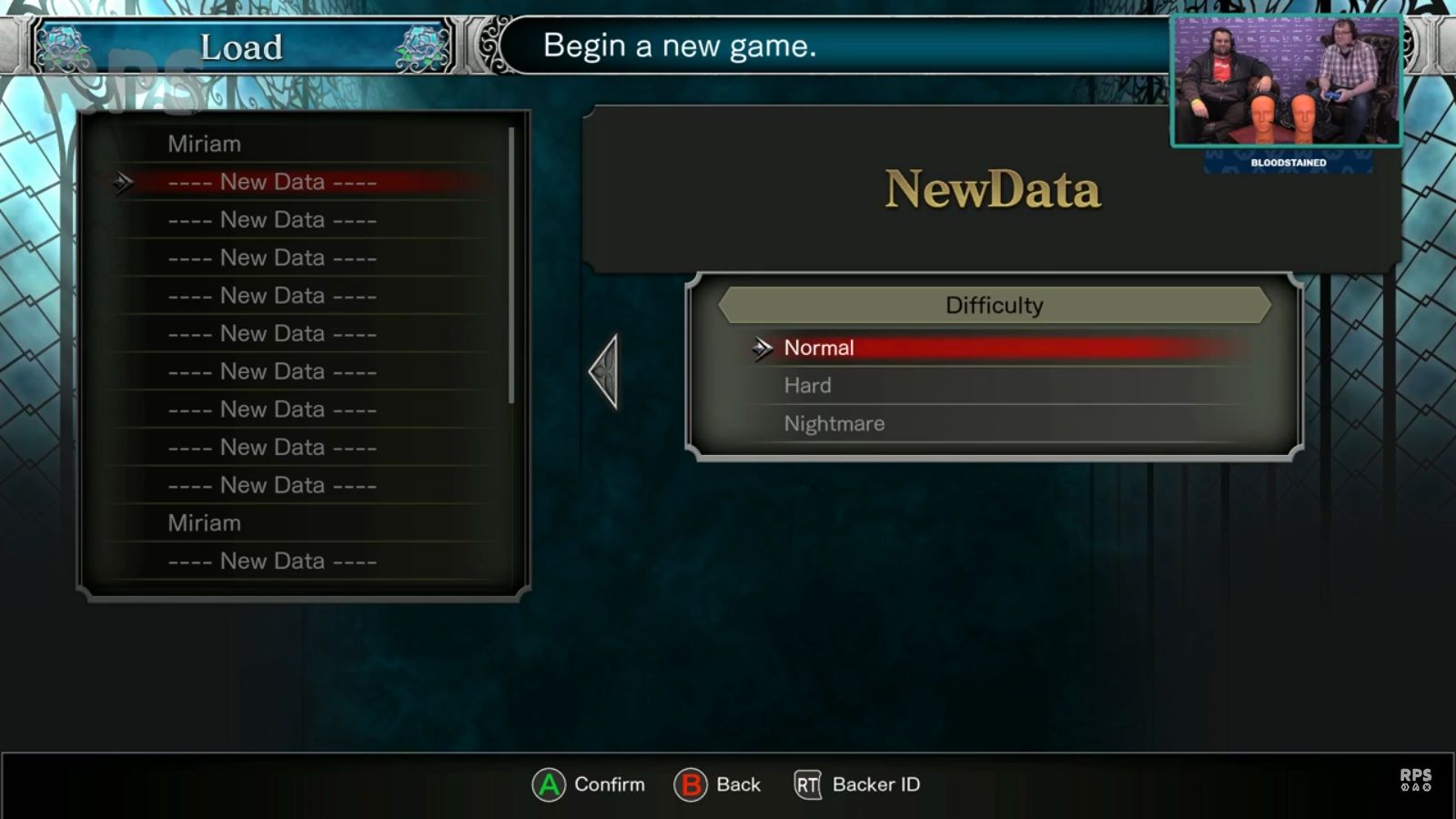Image resolution: width=1456 pixels, height=819 pixels.
Task: Select the Hard difficulty option
Action: pos(804,385)
